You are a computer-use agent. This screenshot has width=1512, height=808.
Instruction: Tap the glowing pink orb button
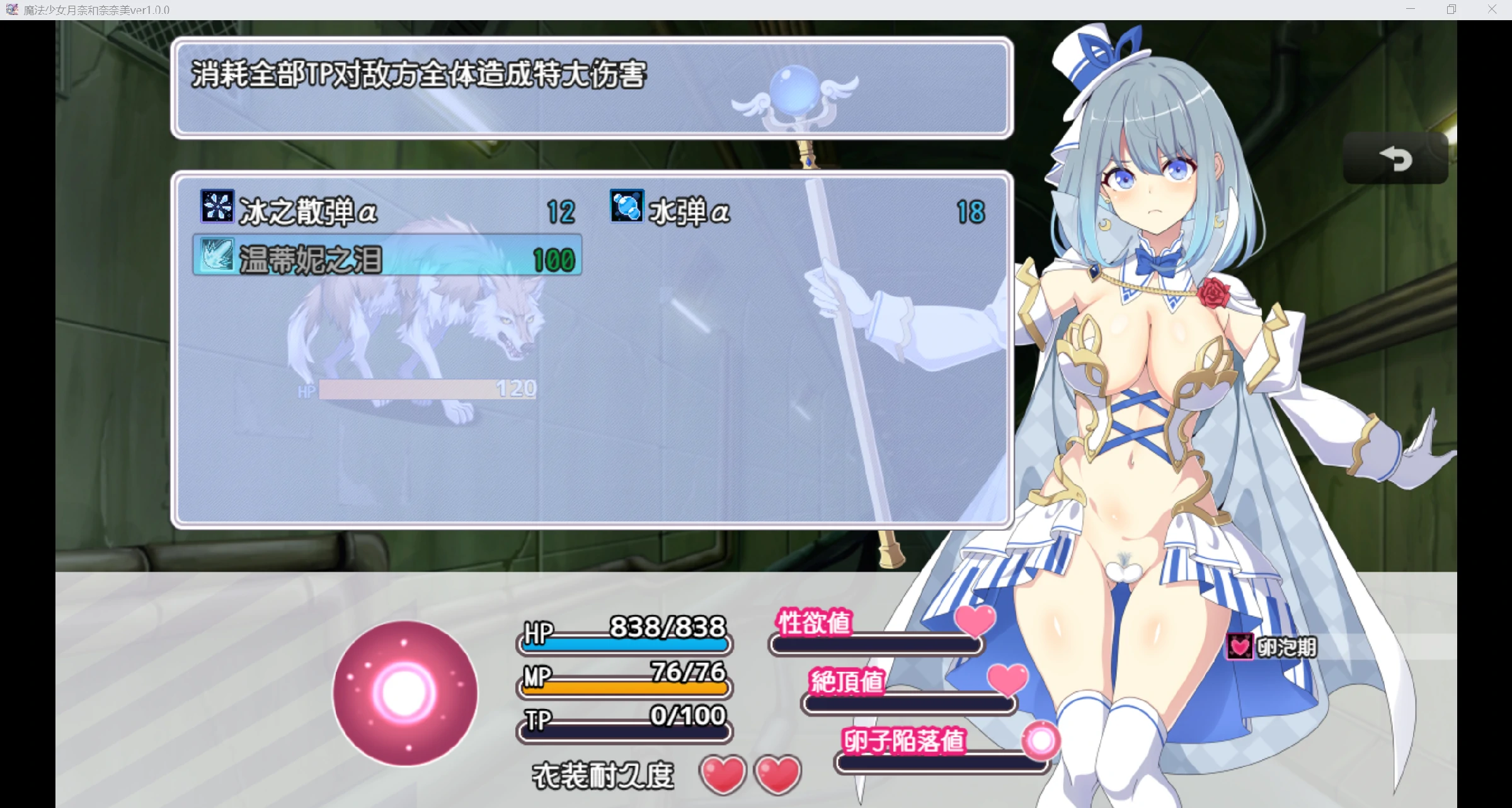coord(405,693)
